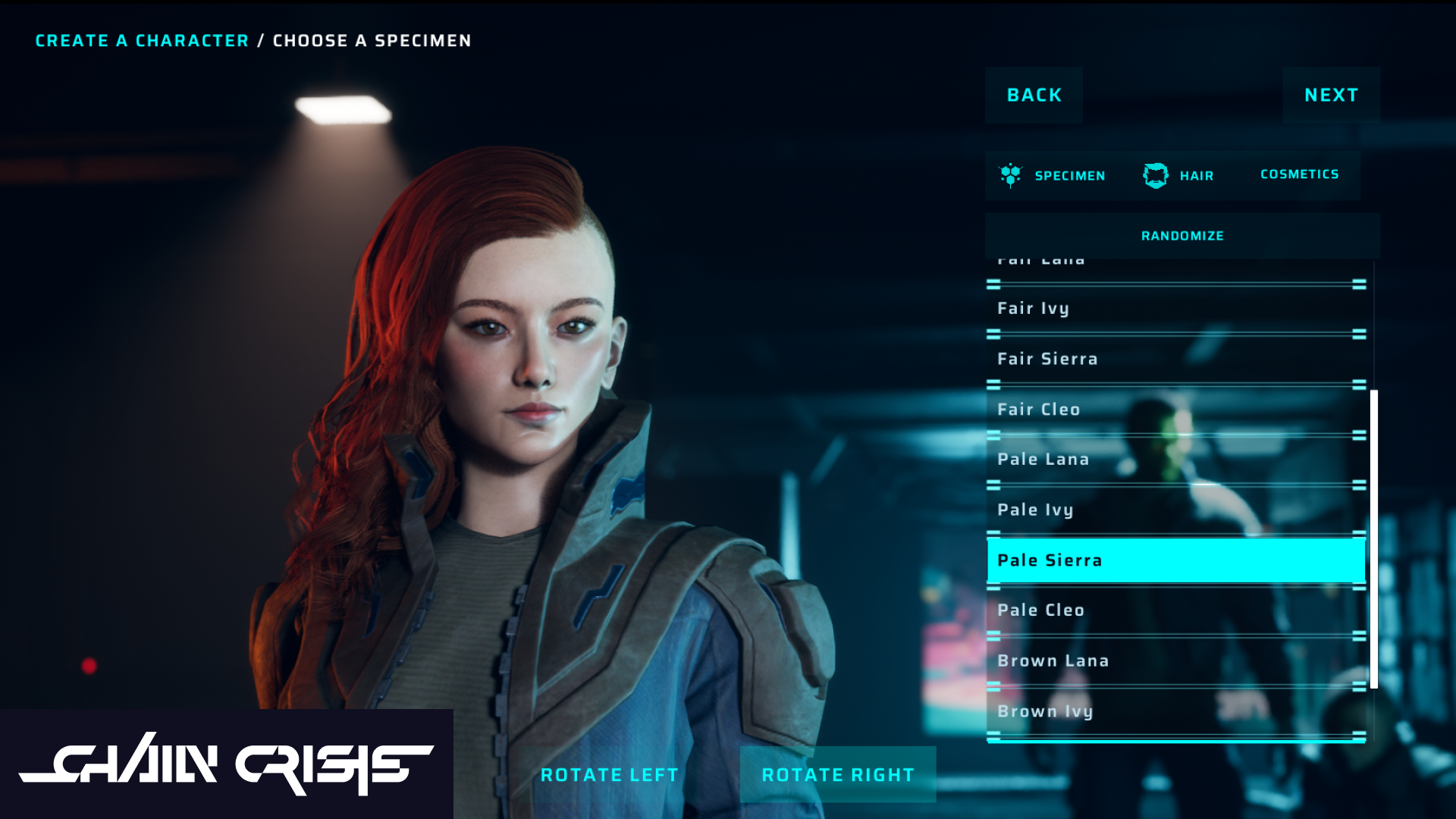
Task: Proceed with the NEXT button
Action: click(x=1331, y=96)
